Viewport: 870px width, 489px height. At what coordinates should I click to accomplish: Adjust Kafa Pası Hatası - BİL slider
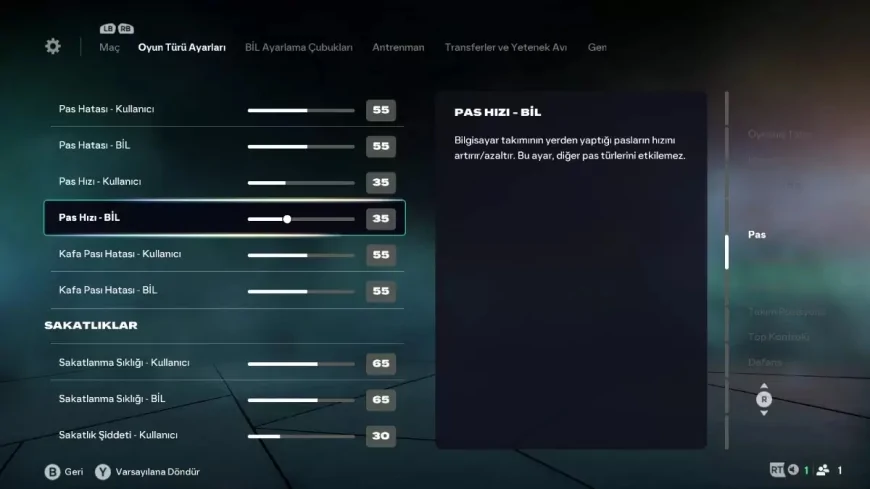click(x=301, y=291)
